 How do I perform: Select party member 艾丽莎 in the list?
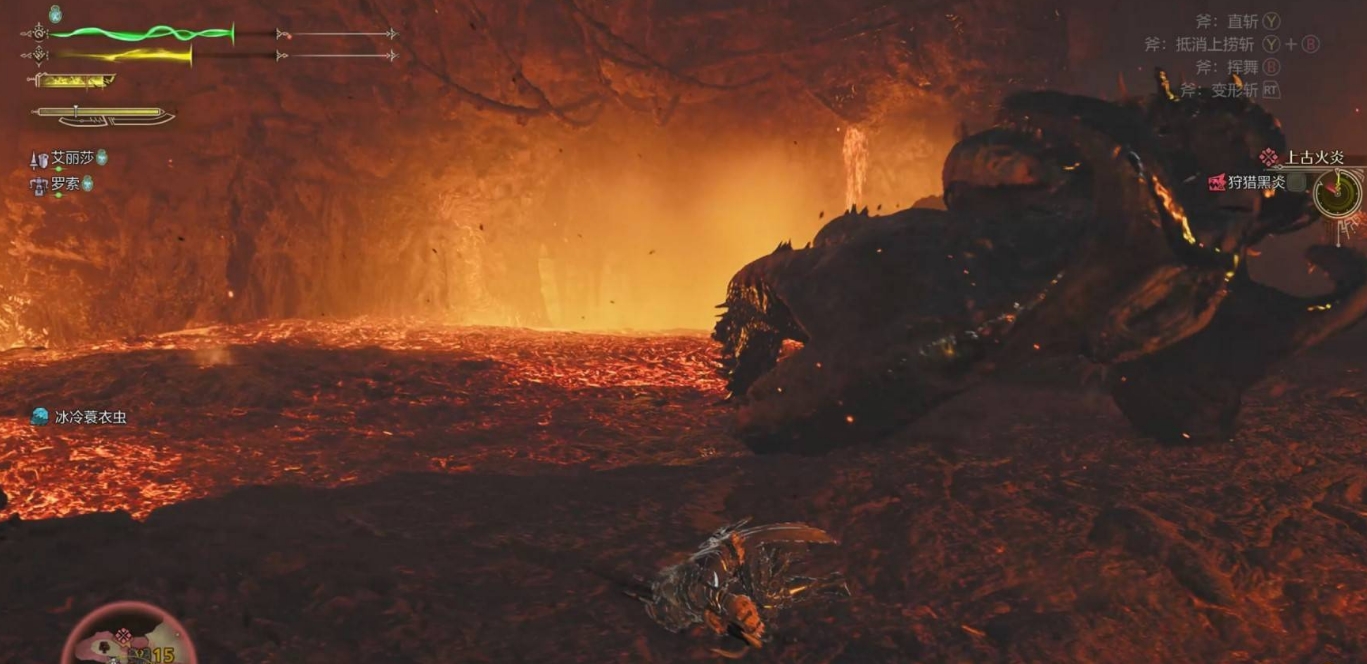(71, 159)
